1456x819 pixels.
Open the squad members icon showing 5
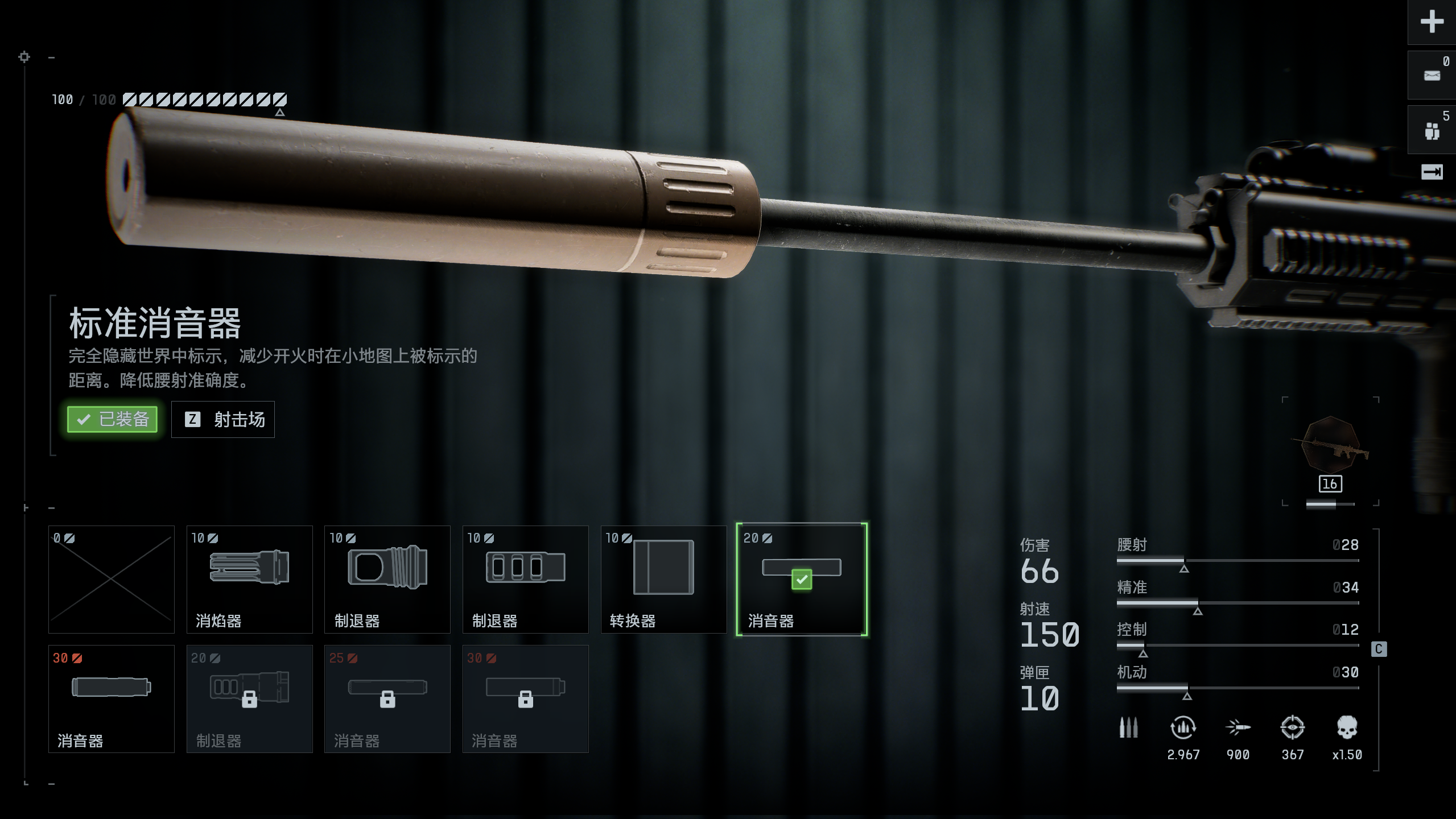point(1432,131)
